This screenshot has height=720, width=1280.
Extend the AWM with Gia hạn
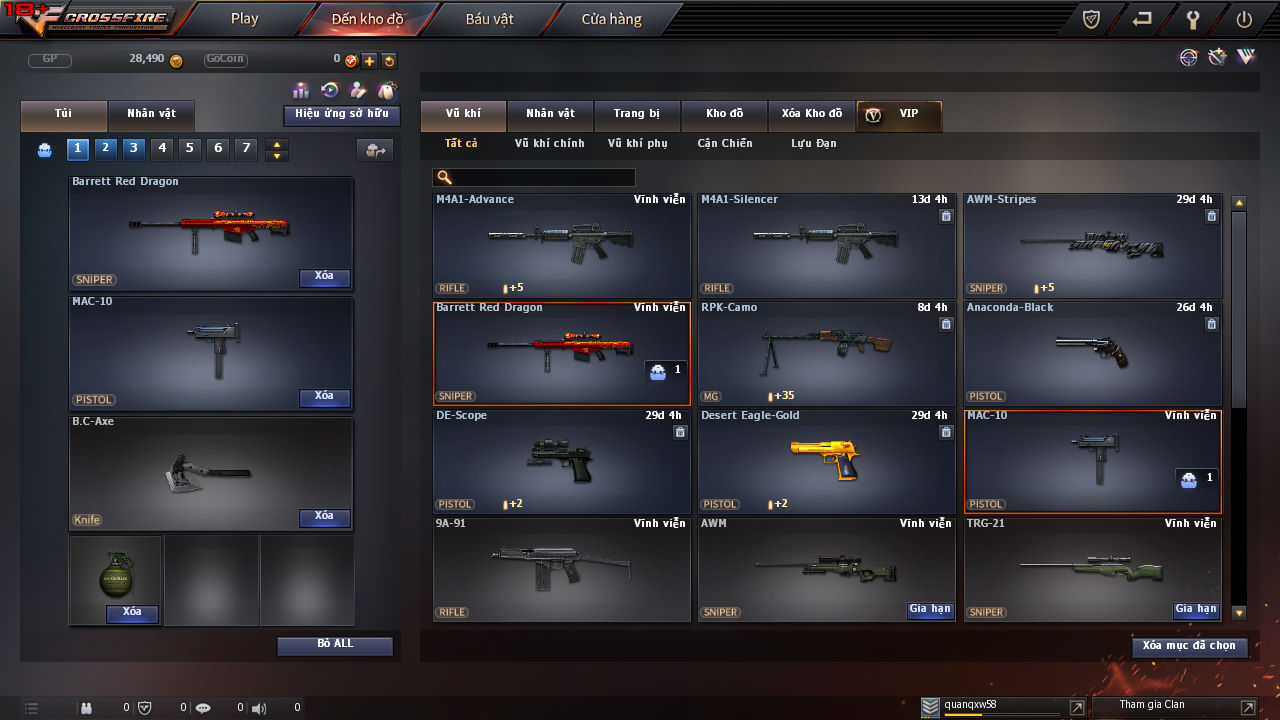tap(930, 610)
